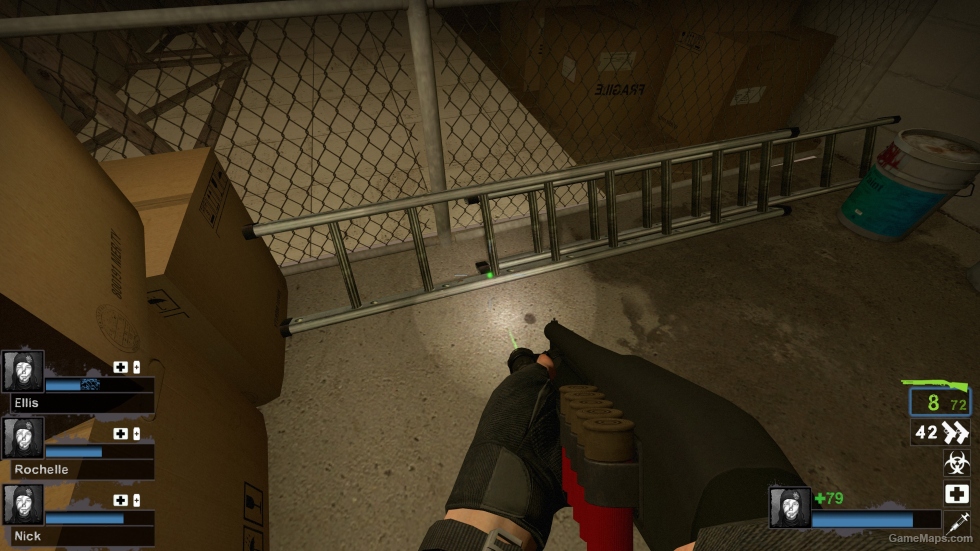Select the shotgun primary weapon slot
Viewport: 980px width, 551px height.
coord(939,402)
